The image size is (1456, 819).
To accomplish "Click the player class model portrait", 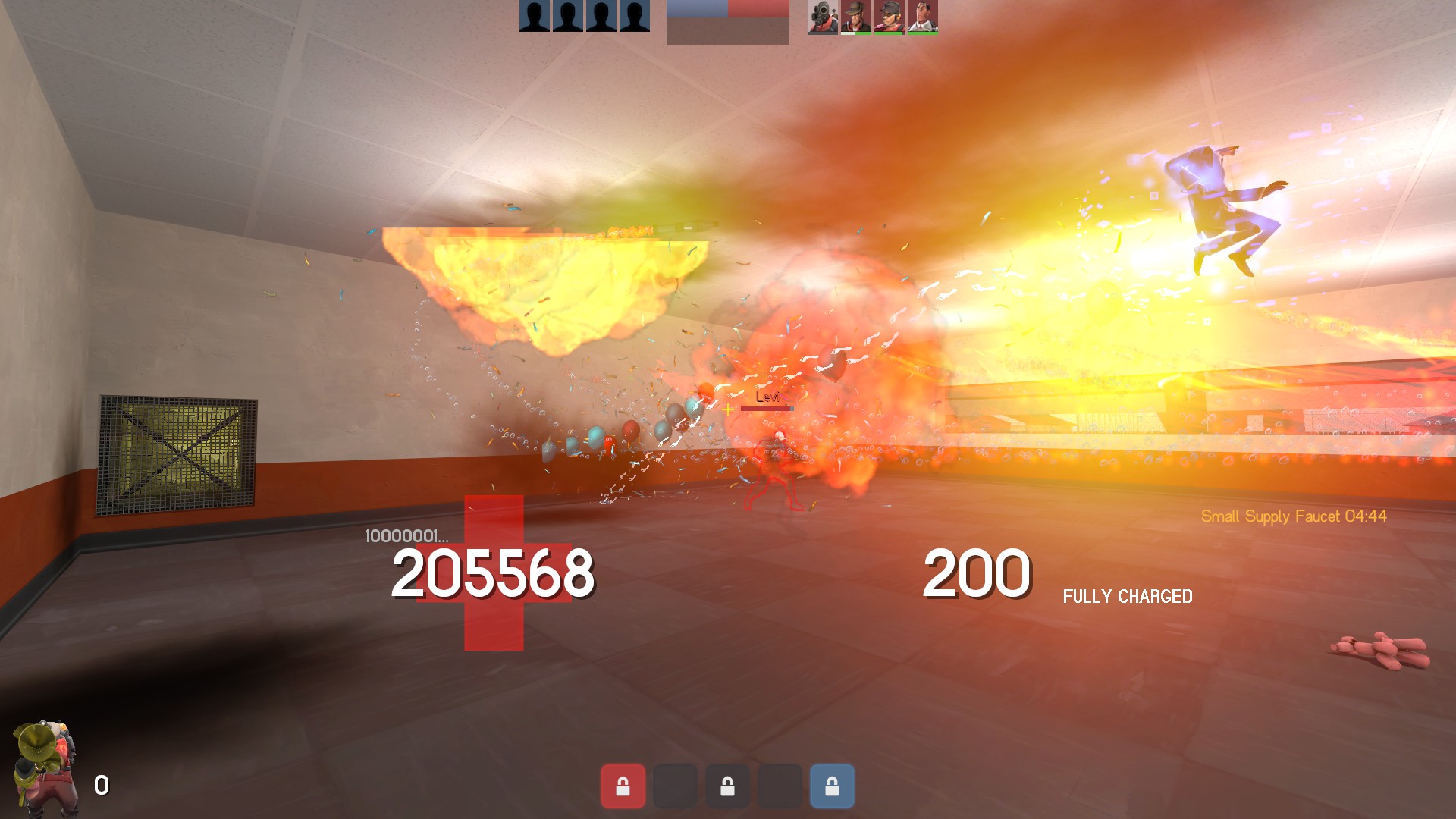I will 45,767.
